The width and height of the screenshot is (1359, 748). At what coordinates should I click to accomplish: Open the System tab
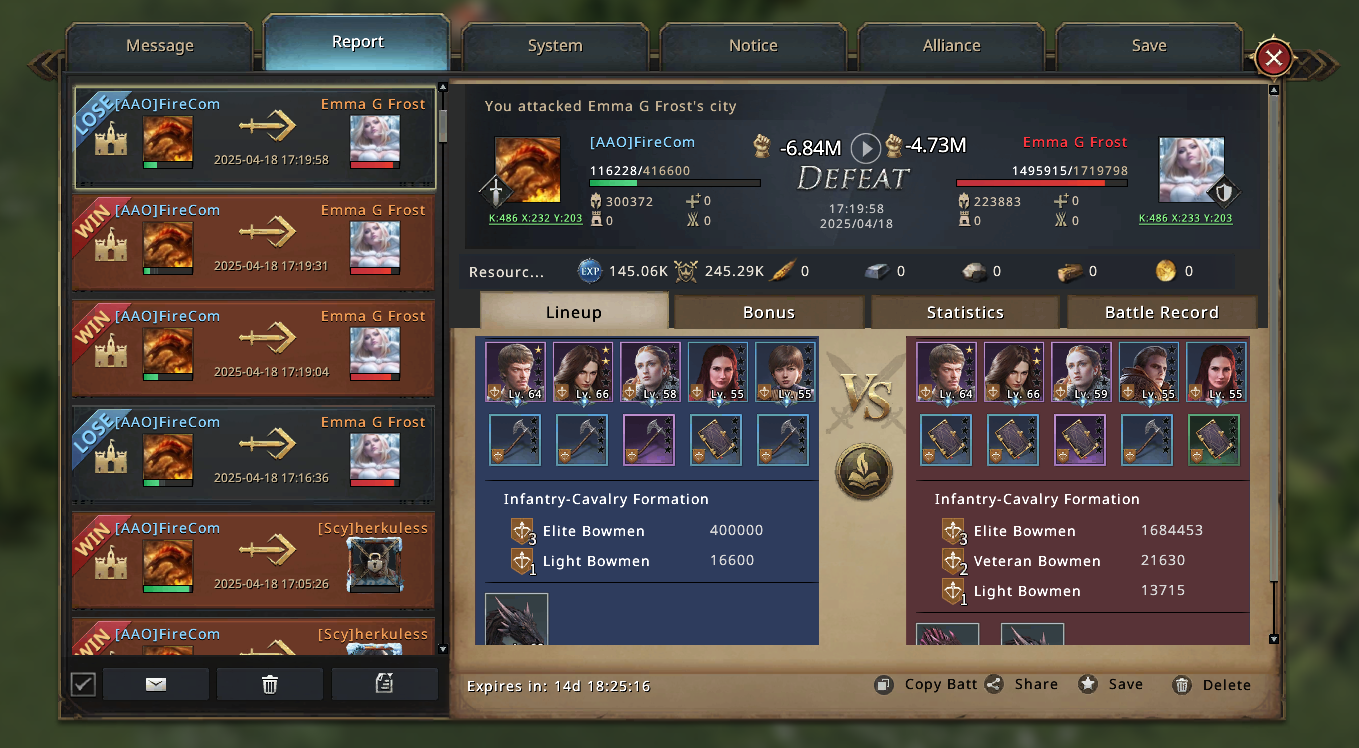click(555, 46)
